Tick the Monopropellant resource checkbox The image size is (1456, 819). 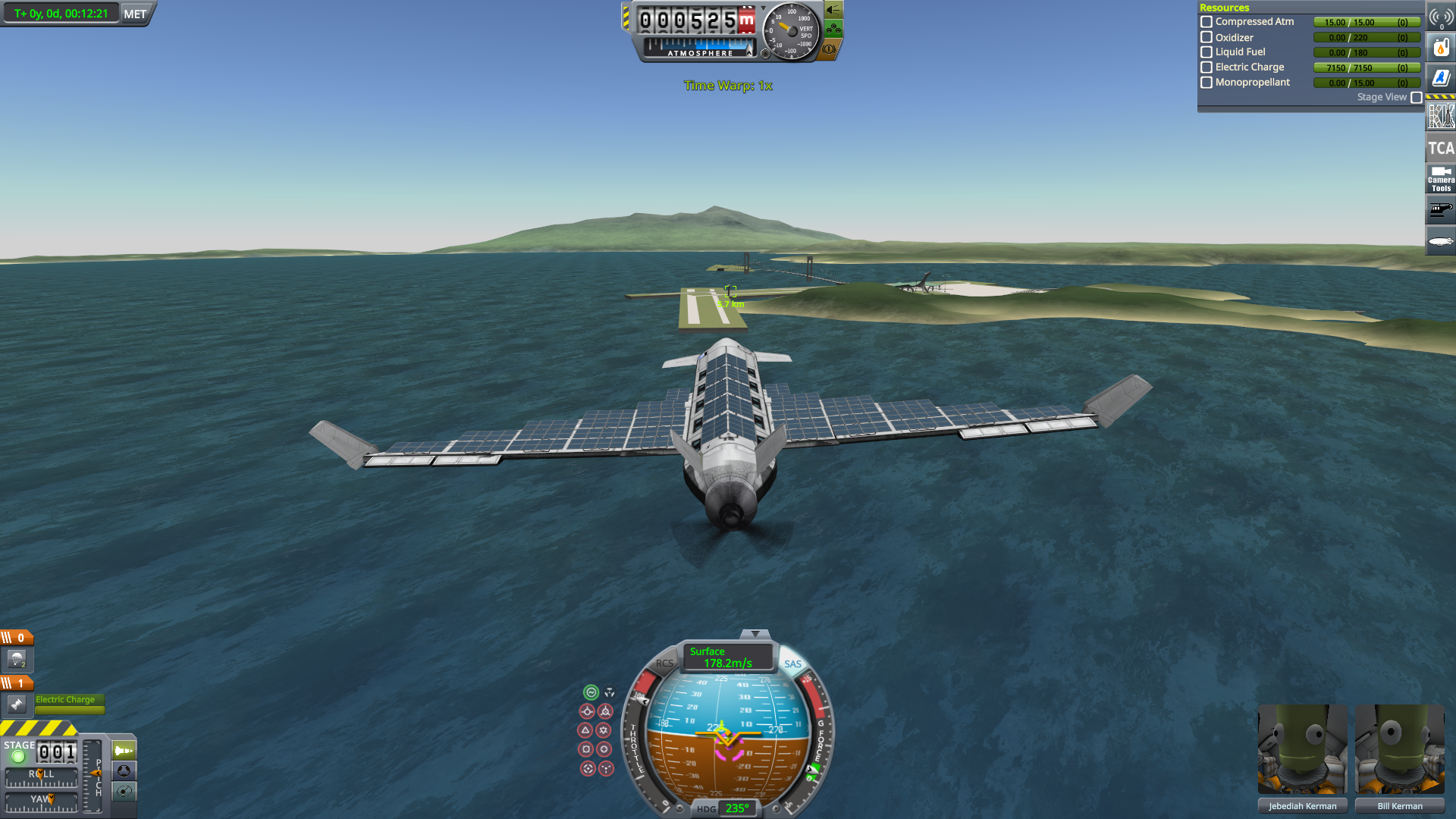[x=1207, y=83]
